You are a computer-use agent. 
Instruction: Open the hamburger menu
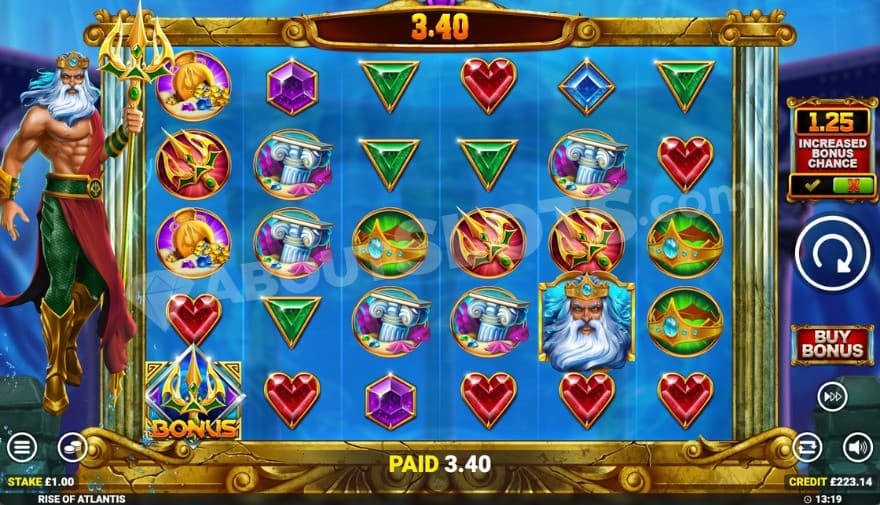(21, 446)
